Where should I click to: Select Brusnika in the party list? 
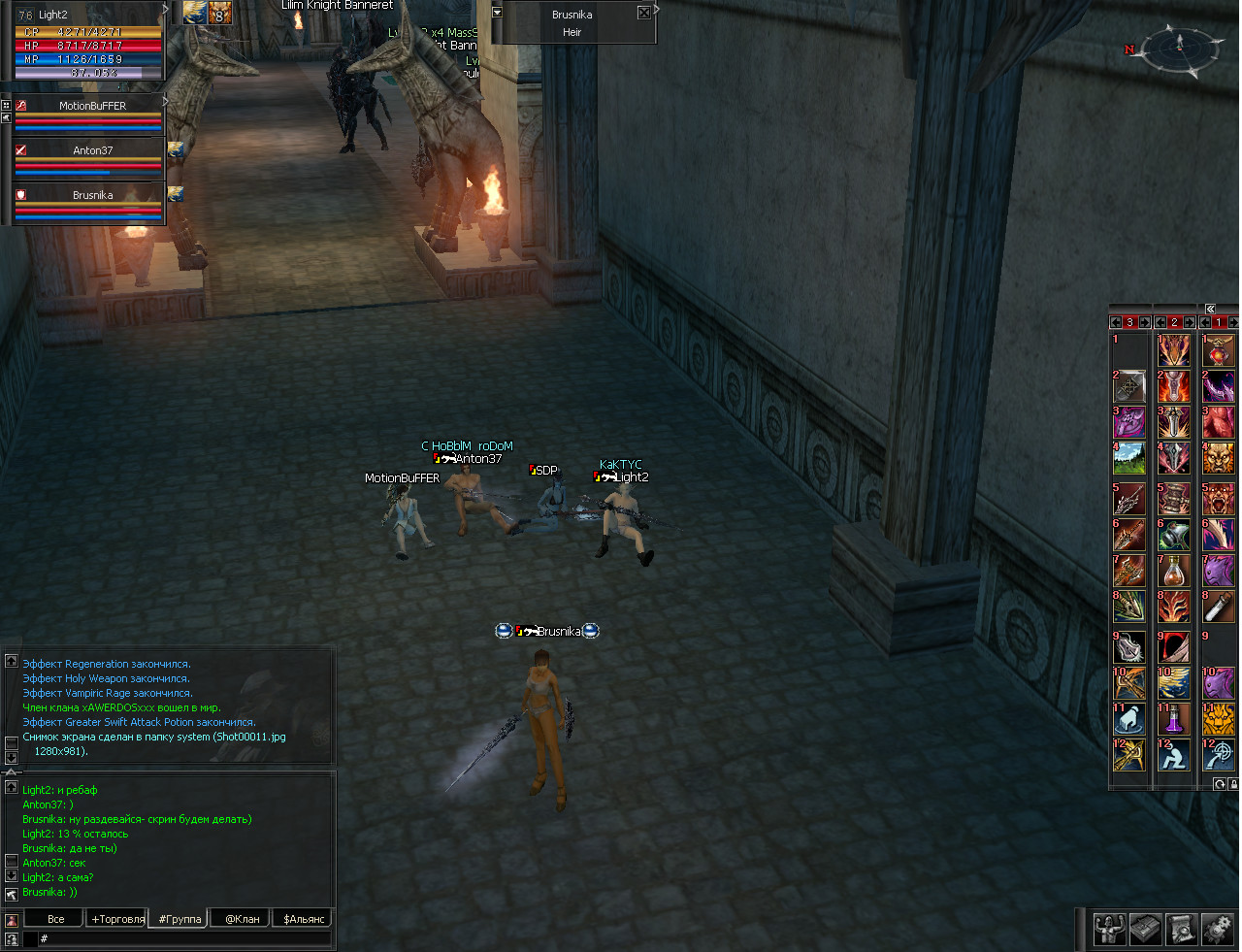pyautogui.click(x=92, y=195)
